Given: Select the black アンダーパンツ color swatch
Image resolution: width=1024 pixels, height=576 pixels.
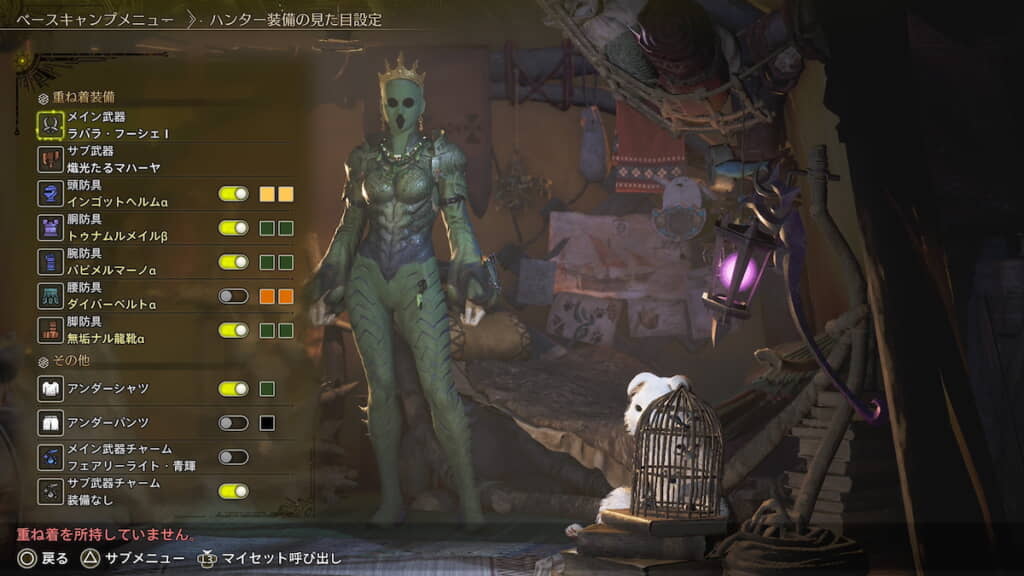Looking at the screenshot, I should coord(267,423).
